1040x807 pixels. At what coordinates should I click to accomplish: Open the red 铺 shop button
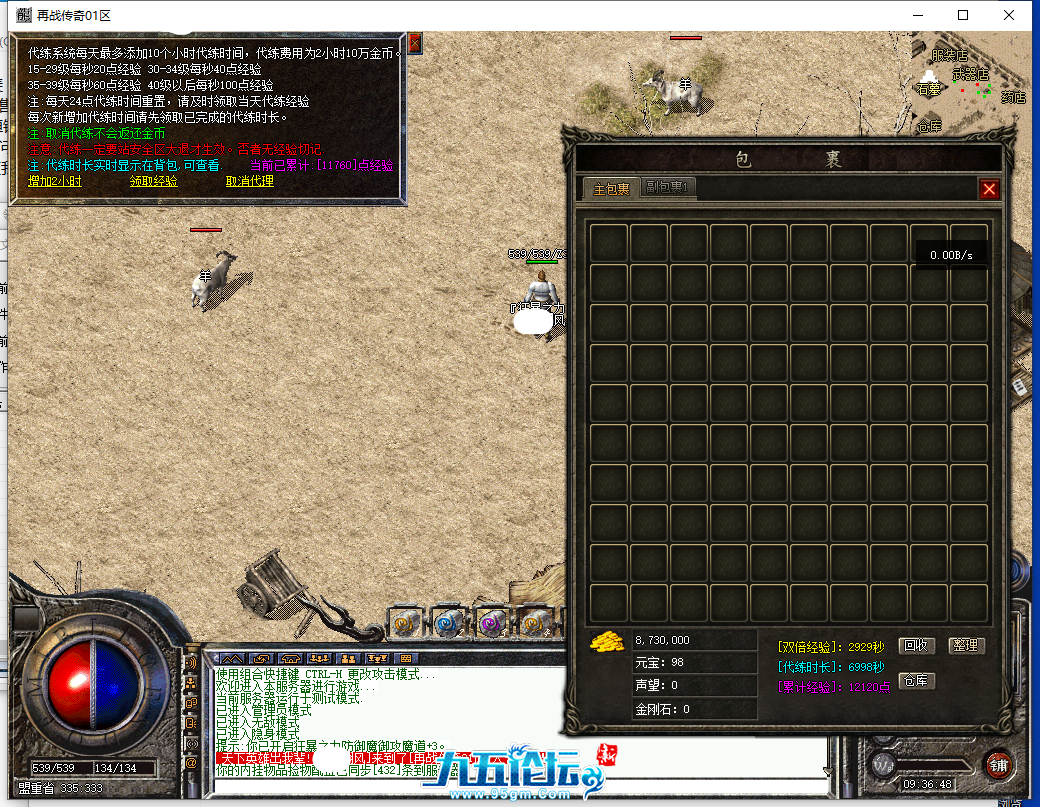coord(996,764)
